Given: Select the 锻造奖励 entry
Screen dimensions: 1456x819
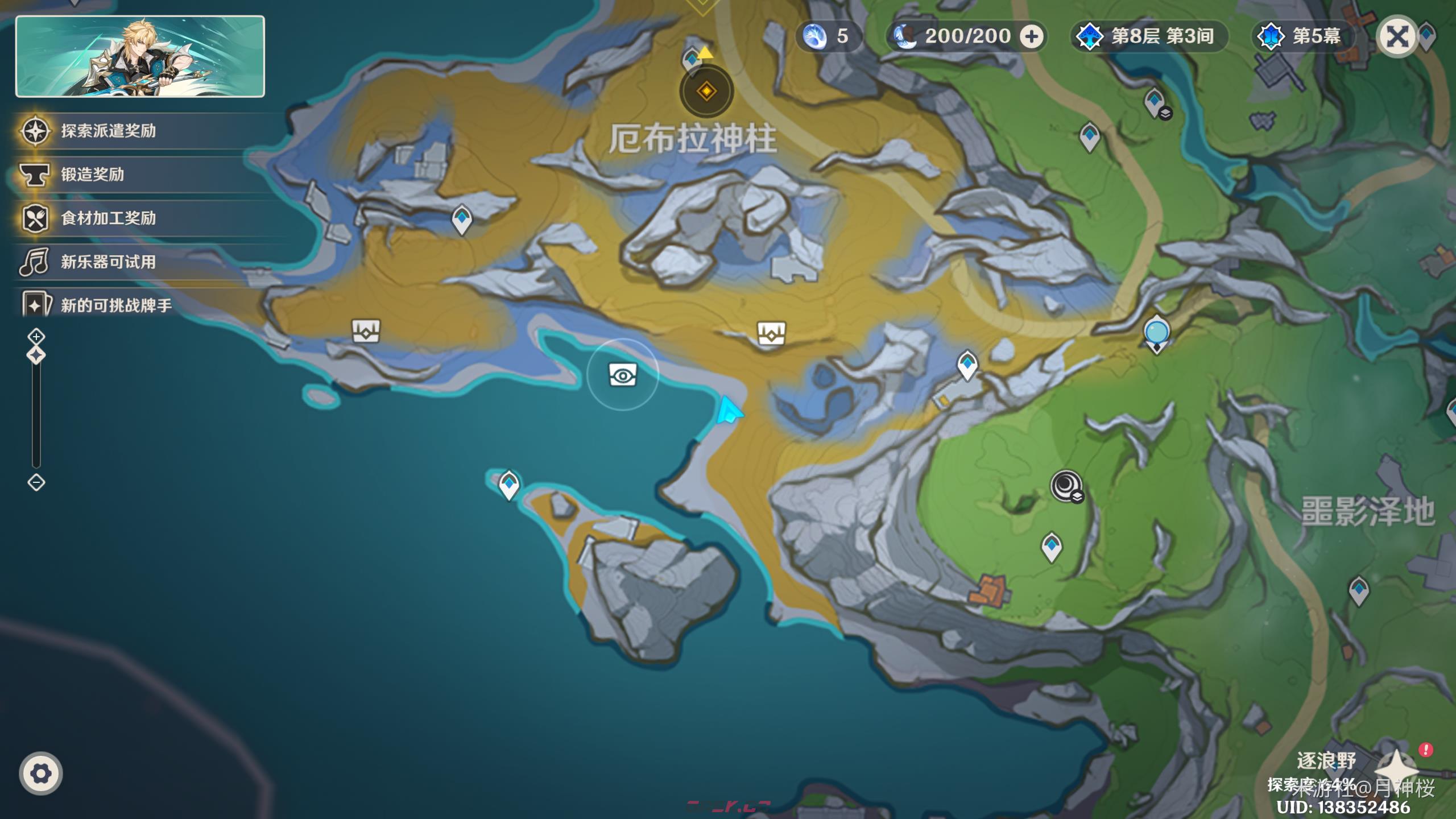Looking at the screenshot, I should 92,175.
